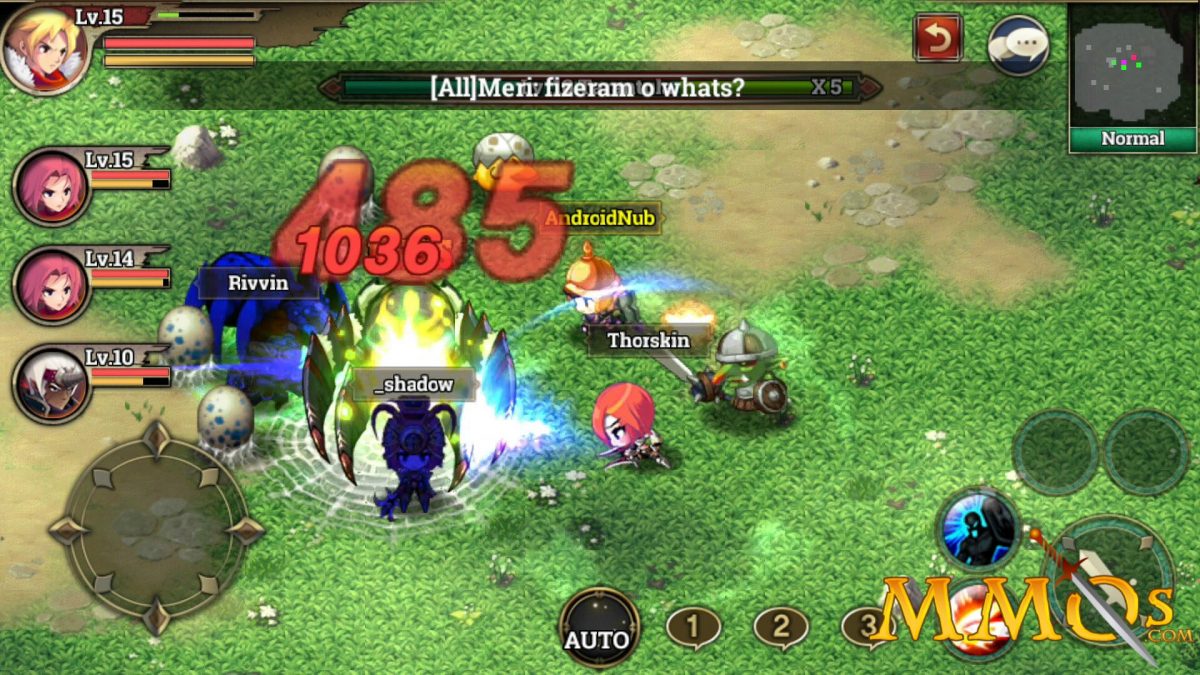Use the main sword attack button

pos(1106,580)
